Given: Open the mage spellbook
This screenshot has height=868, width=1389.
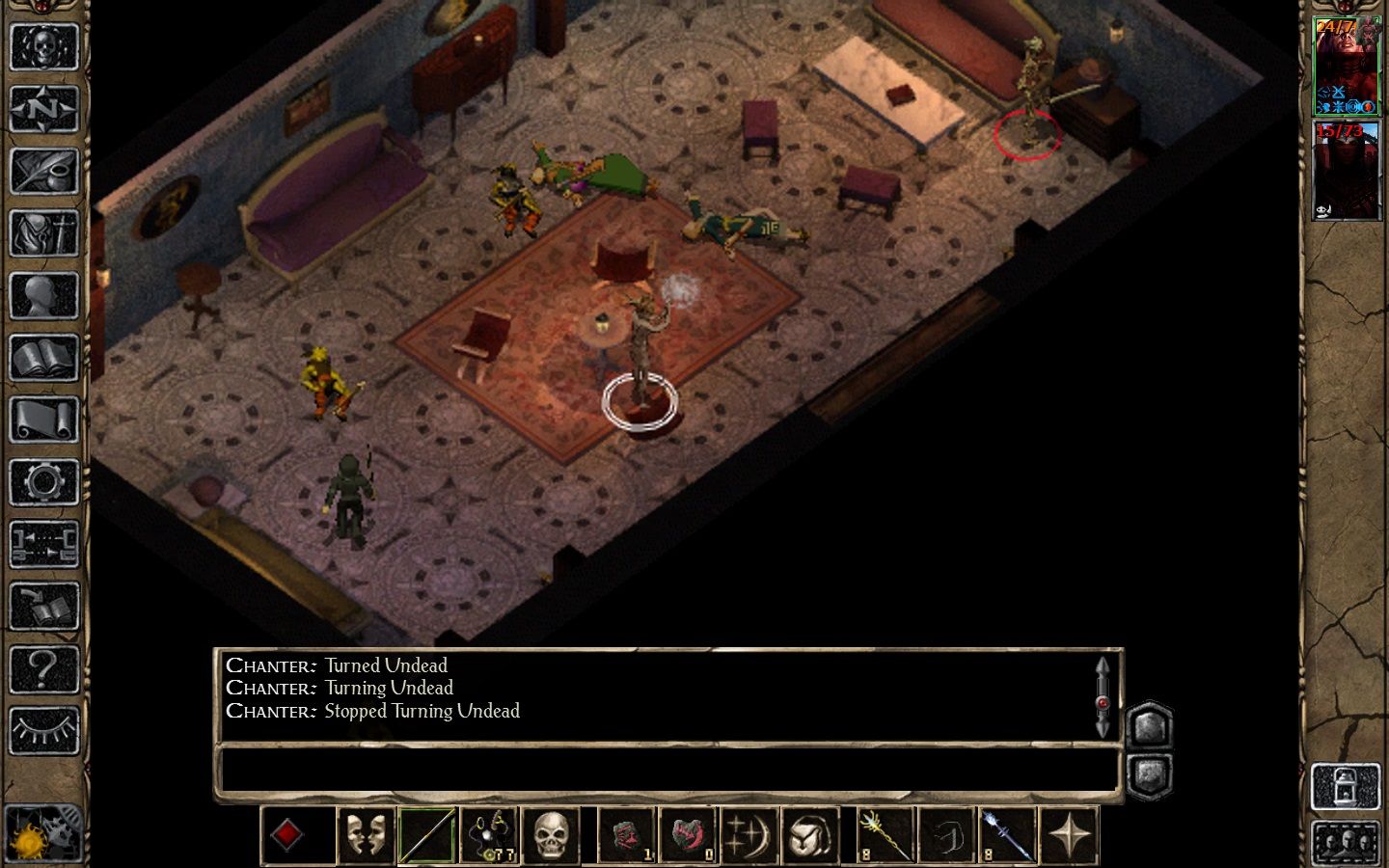Looking at the screenshot, I should (43, 358).
